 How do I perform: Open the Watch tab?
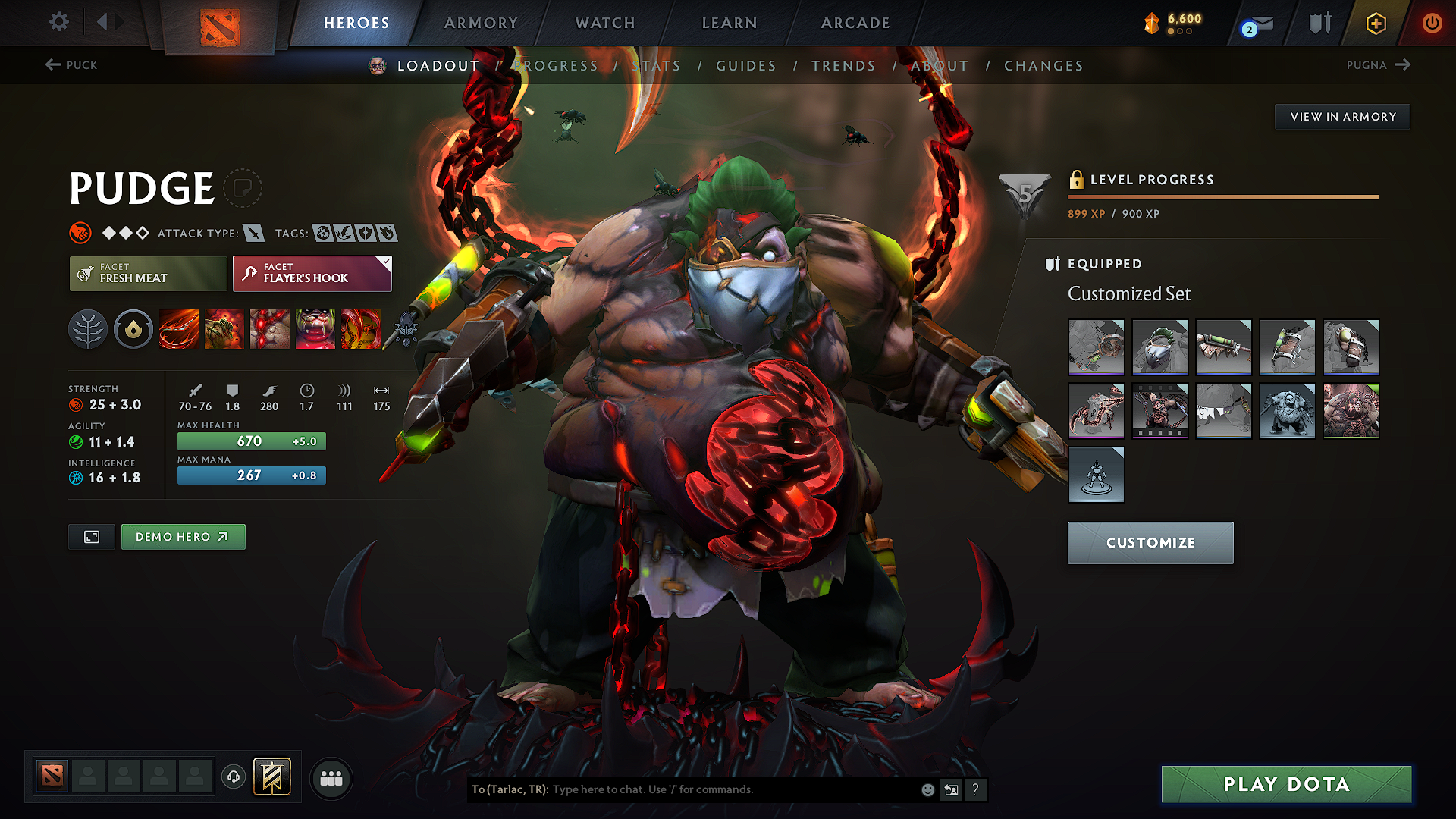click(x=605, y=23)
